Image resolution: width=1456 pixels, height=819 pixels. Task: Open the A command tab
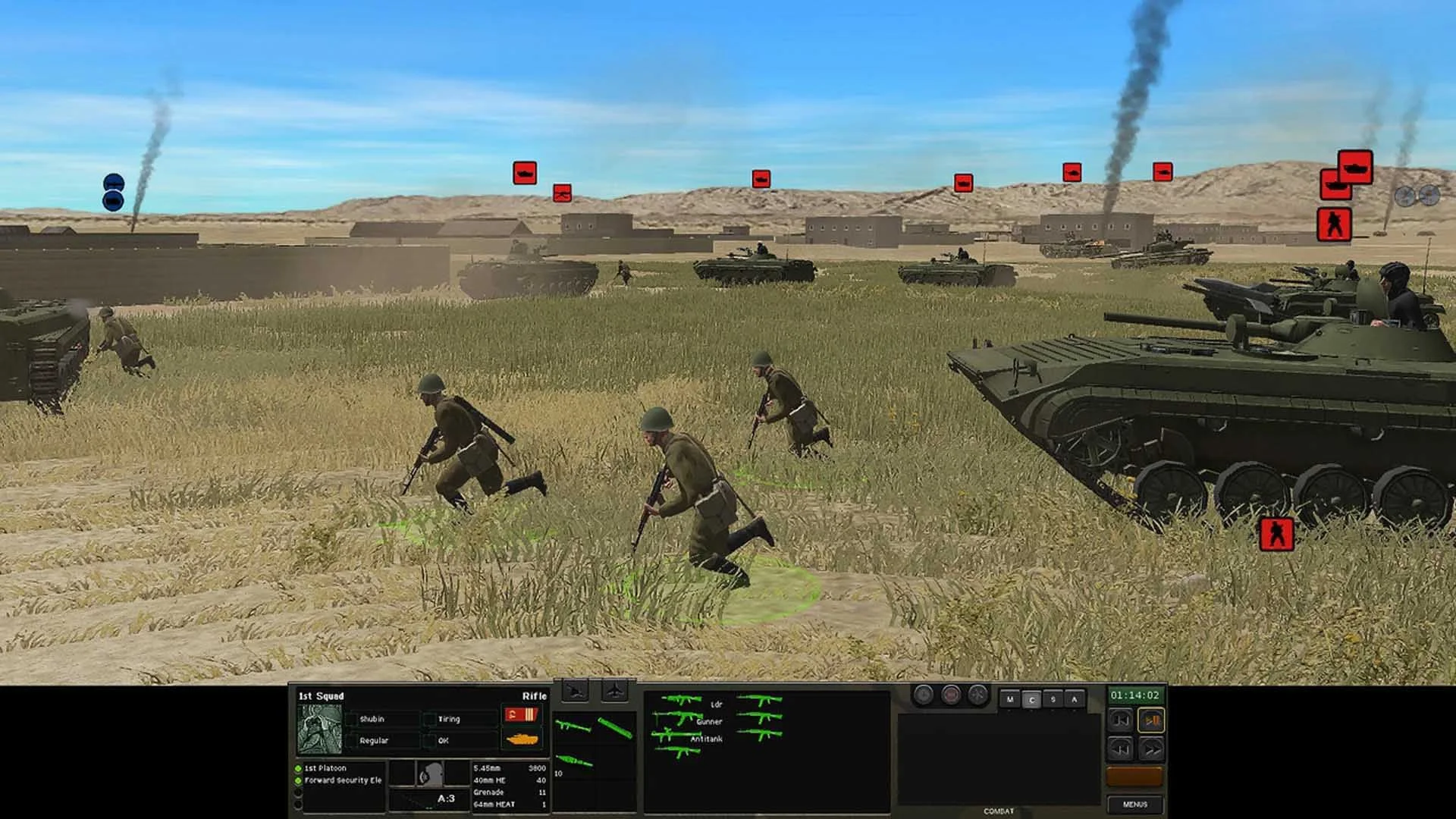tap(1074, 699)
